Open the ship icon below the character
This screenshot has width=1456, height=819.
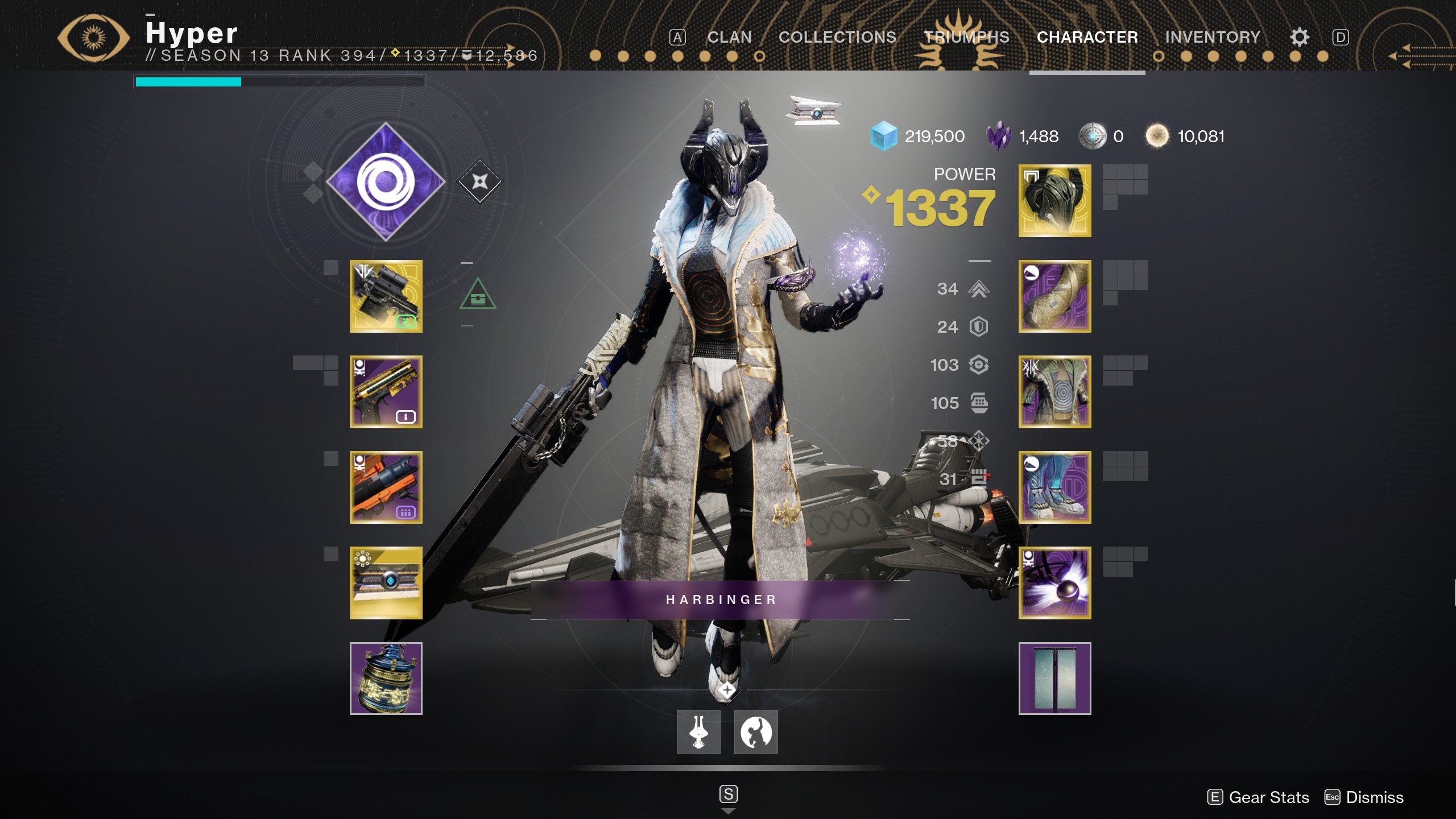pyautogui.click(x=755, y=733)
